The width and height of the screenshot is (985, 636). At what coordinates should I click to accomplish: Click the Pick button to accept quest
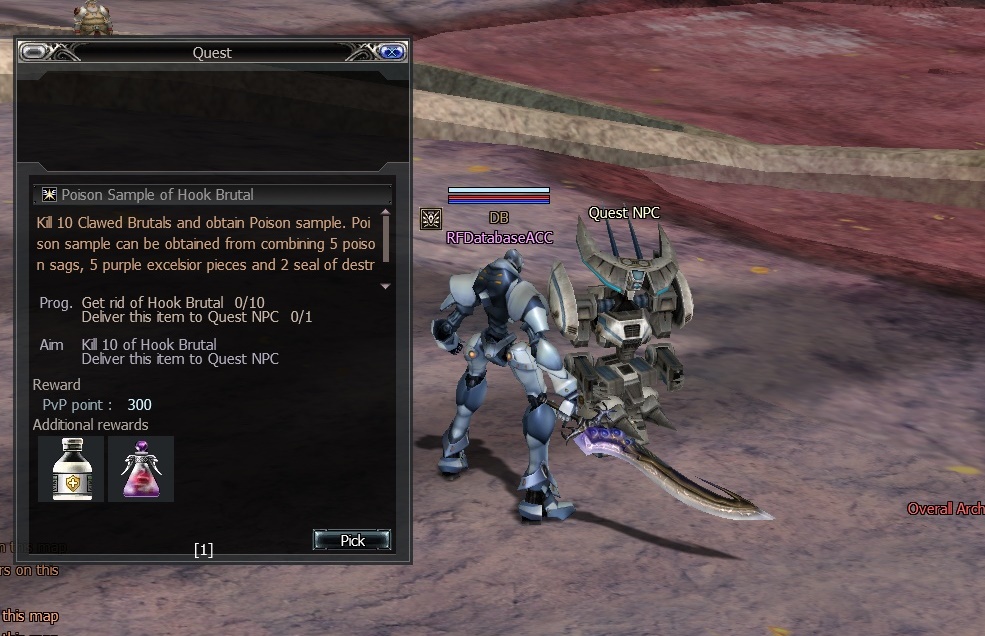(x=352, y=540)
